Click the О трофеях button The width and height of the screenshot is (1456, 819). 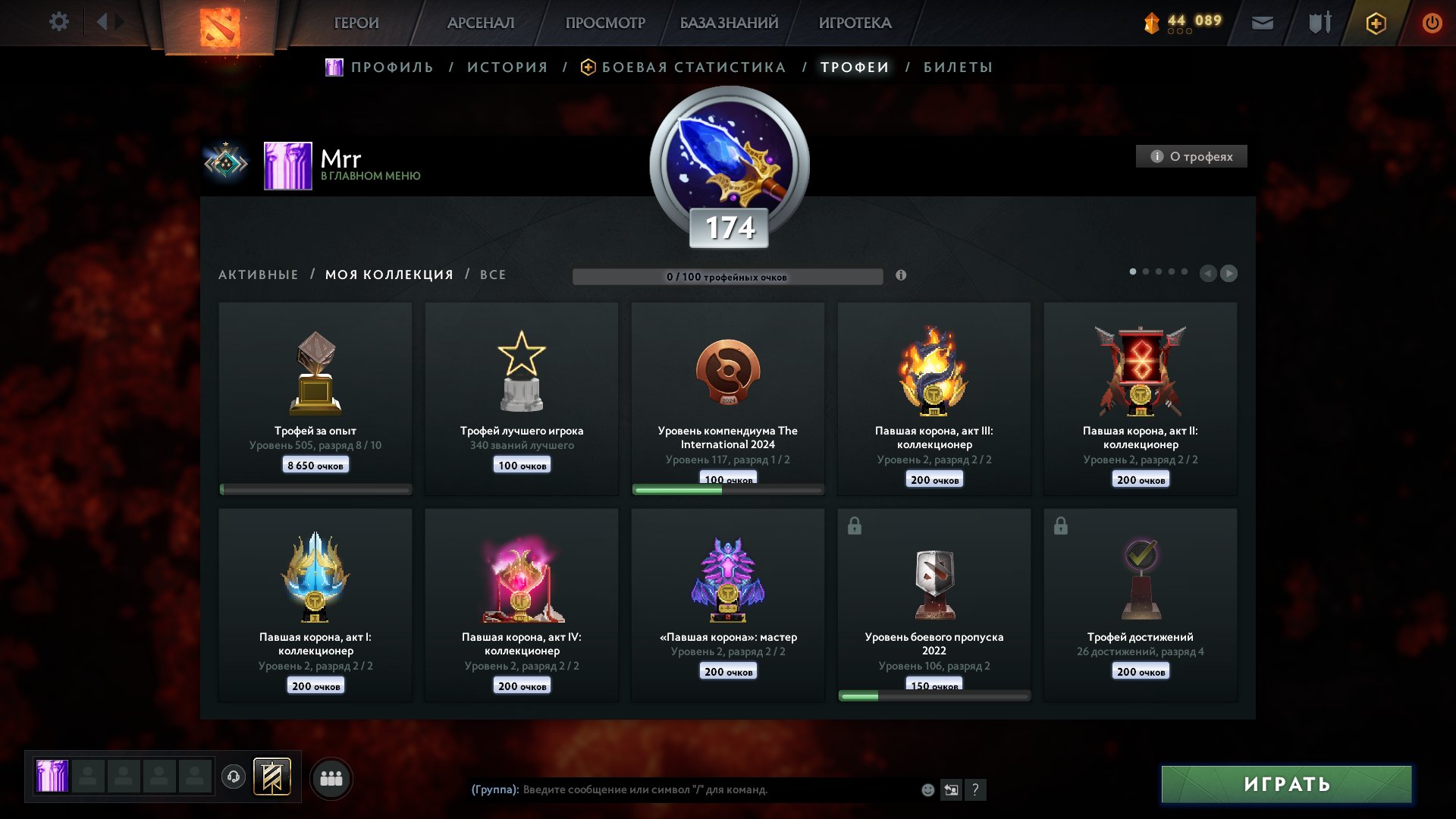point(1191,156)
